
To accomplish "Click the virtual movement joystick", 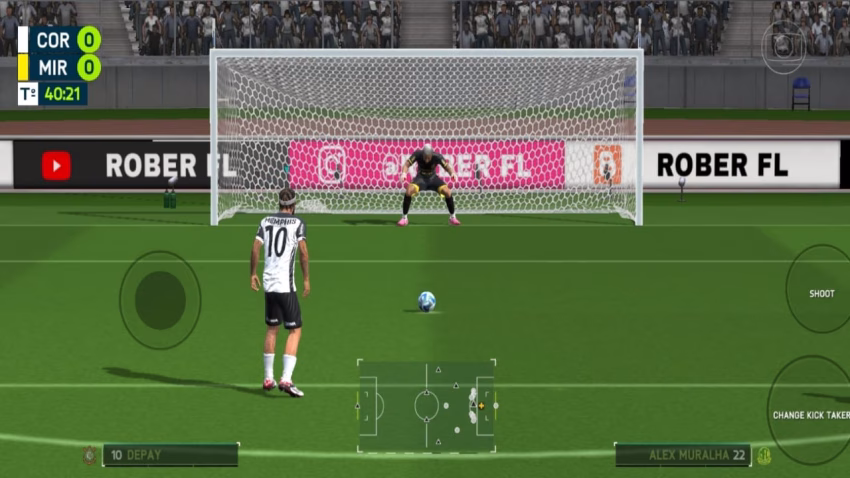I will 160,299.
